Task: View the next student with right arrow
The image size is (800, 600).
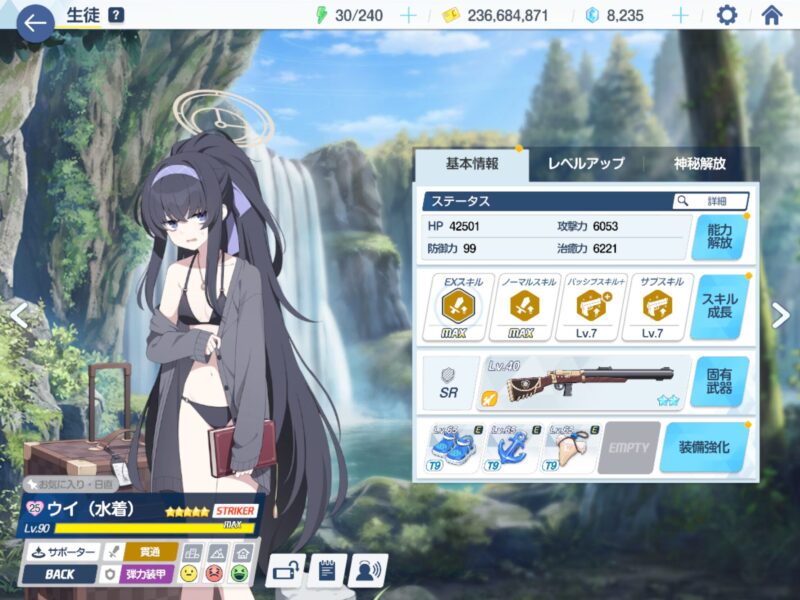Action: point(781,315)
